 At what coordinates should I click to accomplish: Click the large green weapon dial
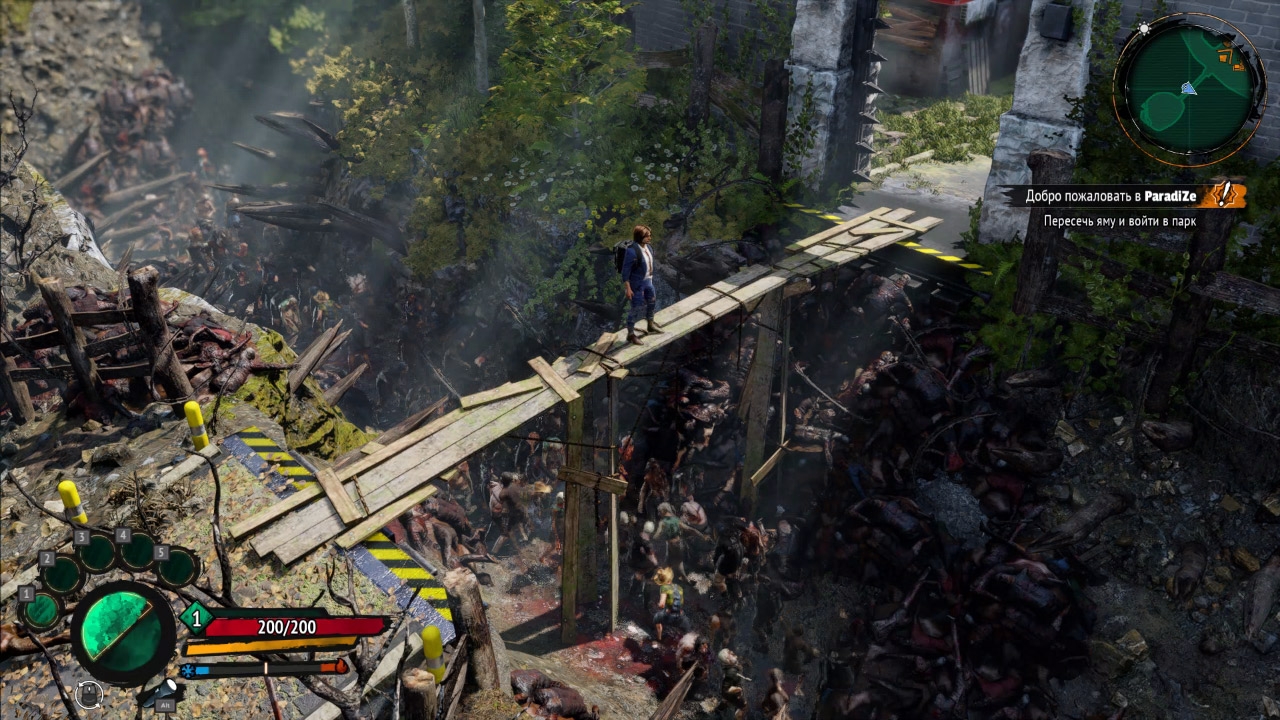(122, 632)
